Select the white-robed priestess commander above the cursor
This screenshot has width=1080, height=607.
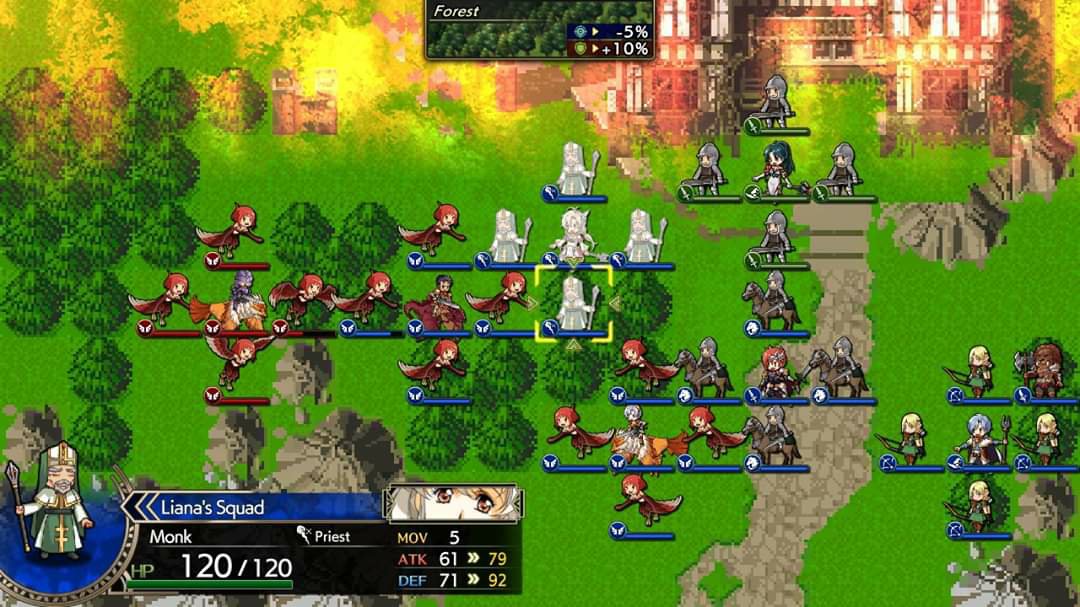click(574, 236)
